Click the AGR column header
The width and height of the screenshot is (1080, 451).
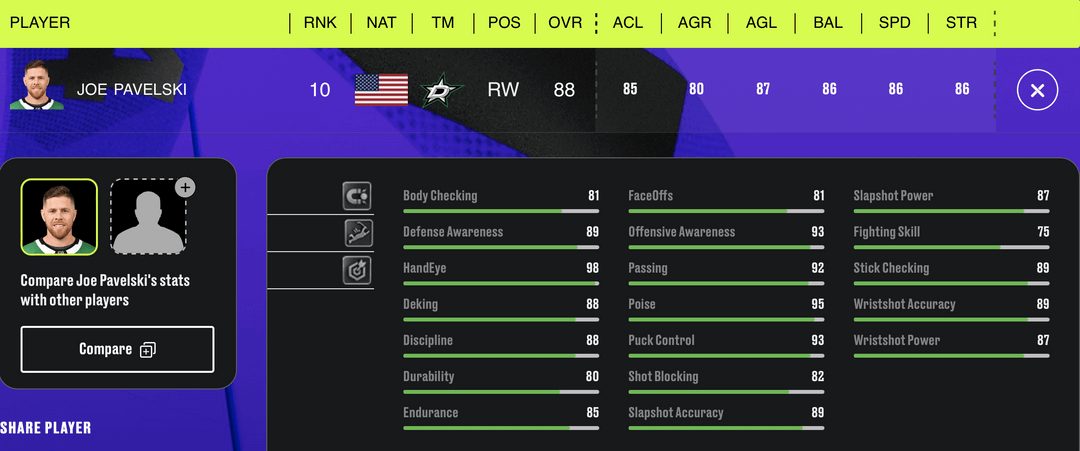point(694,22)
